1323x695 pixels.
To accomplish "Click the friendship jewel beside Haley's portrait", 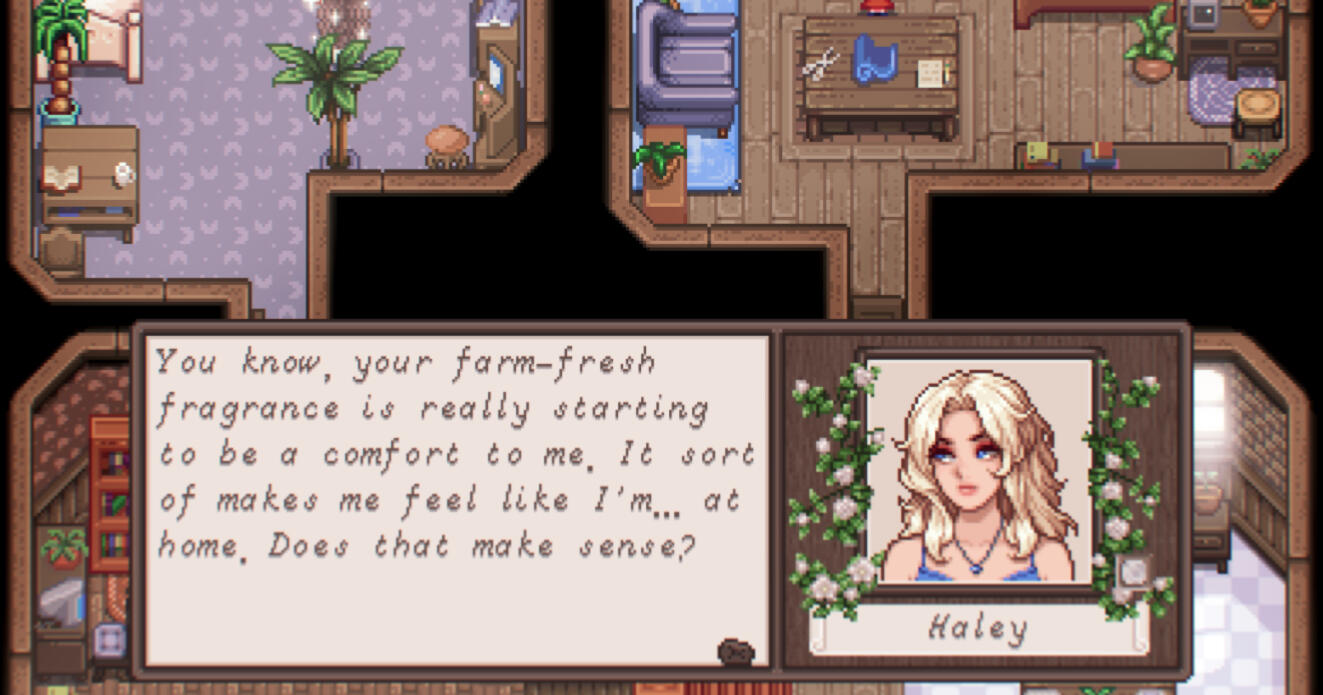I will click(x=1134, y=571).
